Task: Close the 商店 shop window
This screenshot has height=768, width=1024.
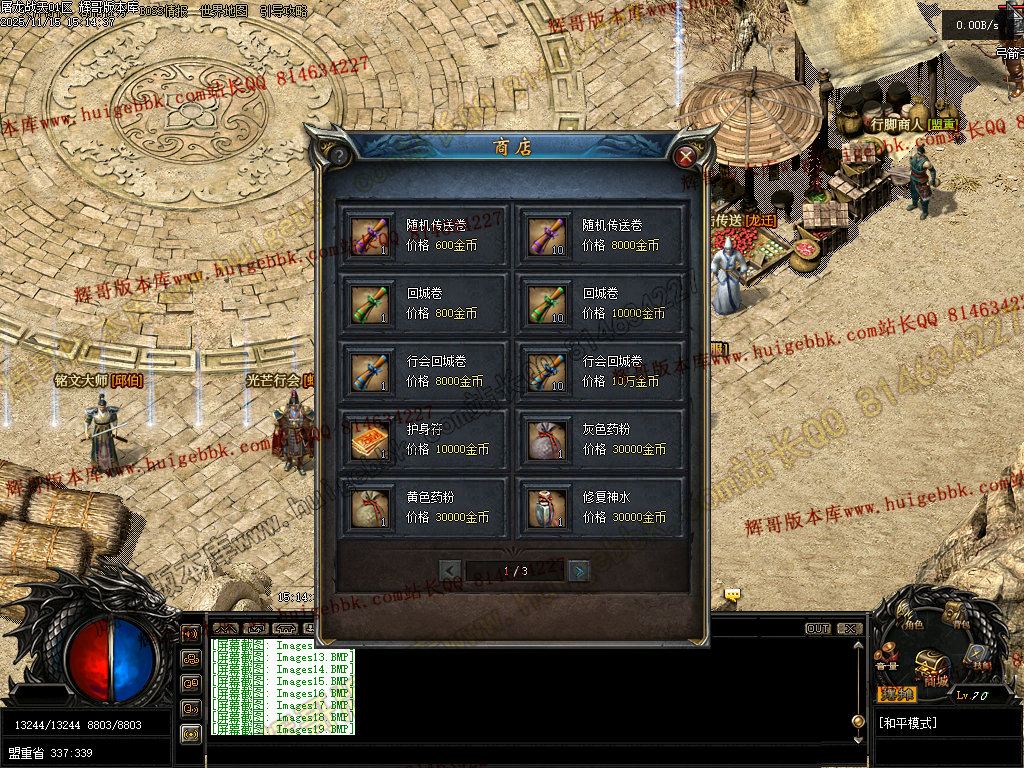Action: (x=685, y=156)
